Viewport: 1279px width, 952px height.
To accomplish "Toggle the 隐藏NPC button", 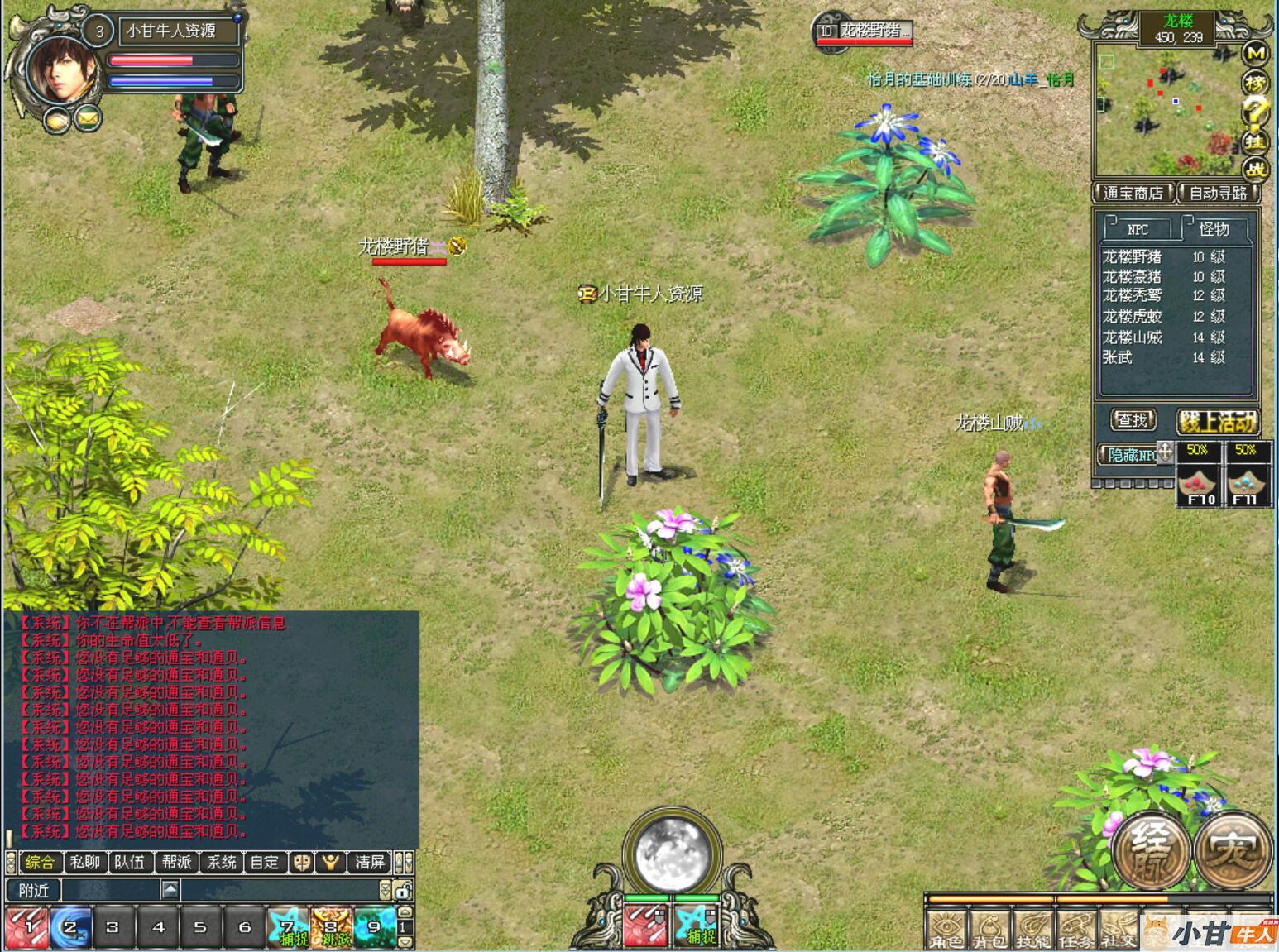I will [1132, 455].
